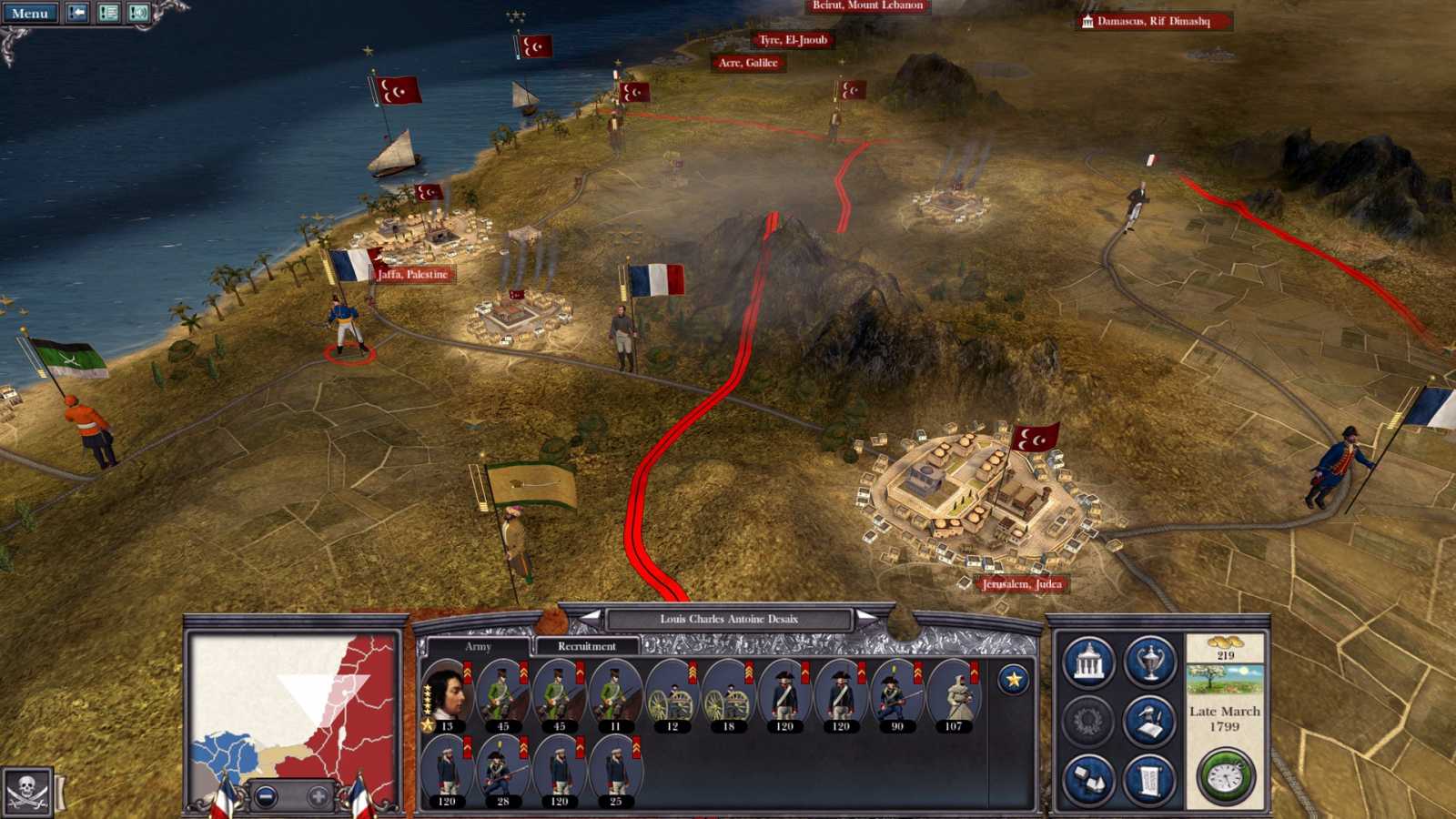The image size is (1456, 819).
Task: Toggle the audio notification icon in the top toolbar
Action: (139, 12)
